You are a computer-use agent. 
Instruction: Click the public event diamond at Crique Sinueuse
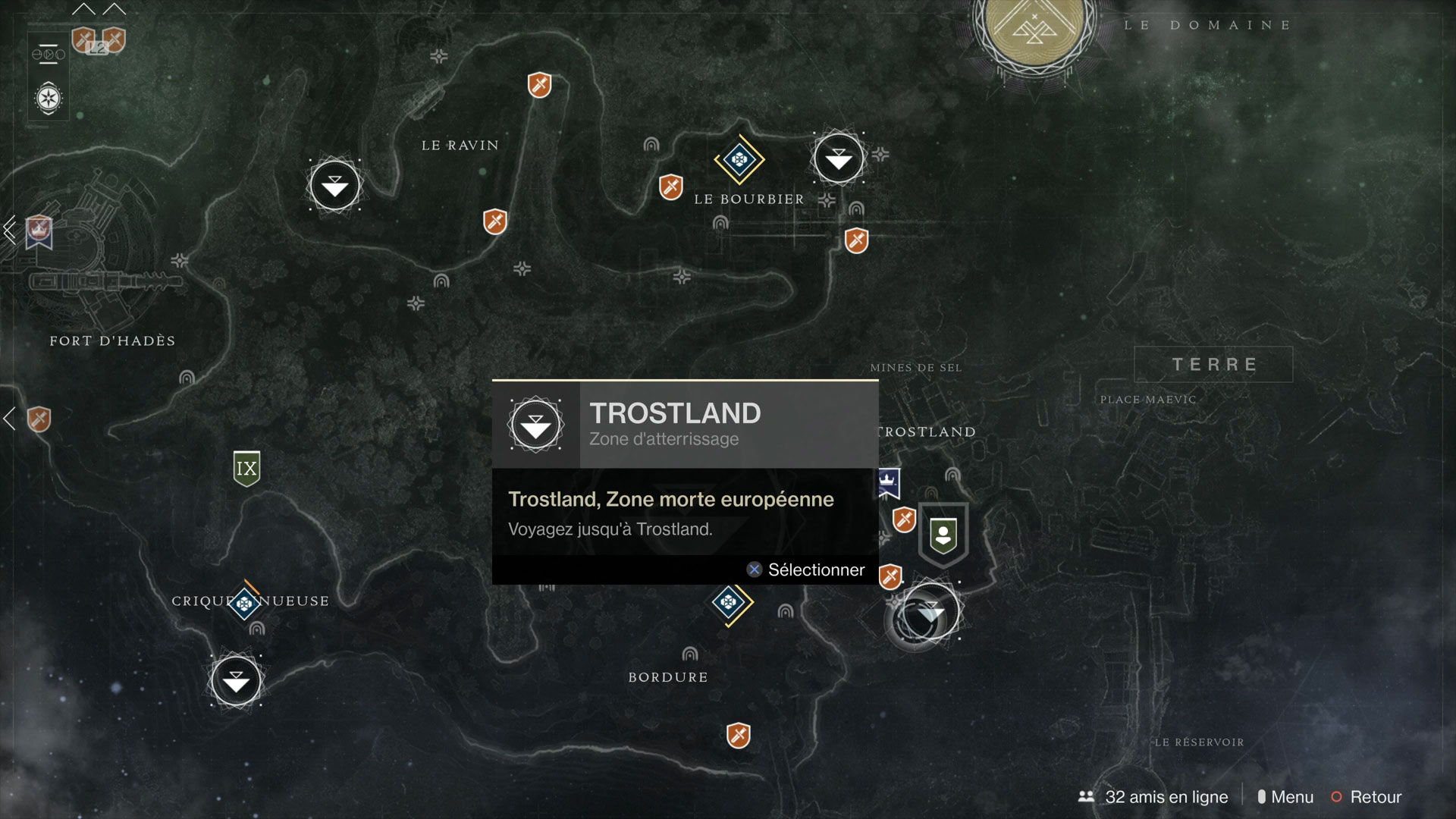(x=244, y=604)
